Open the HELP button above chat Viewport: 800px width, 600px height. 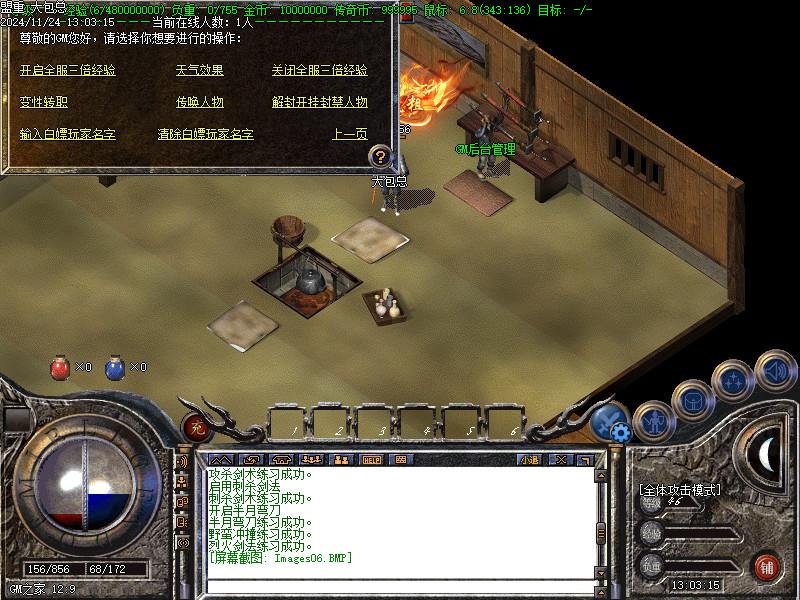point(371,460)
